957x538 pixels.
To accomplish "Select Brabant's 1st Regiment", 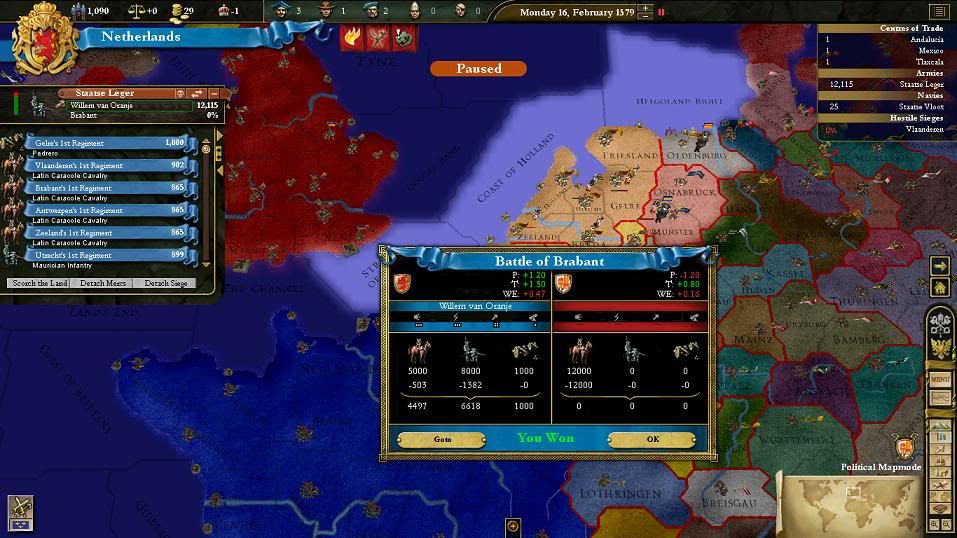I will click(x=105, y=188).
